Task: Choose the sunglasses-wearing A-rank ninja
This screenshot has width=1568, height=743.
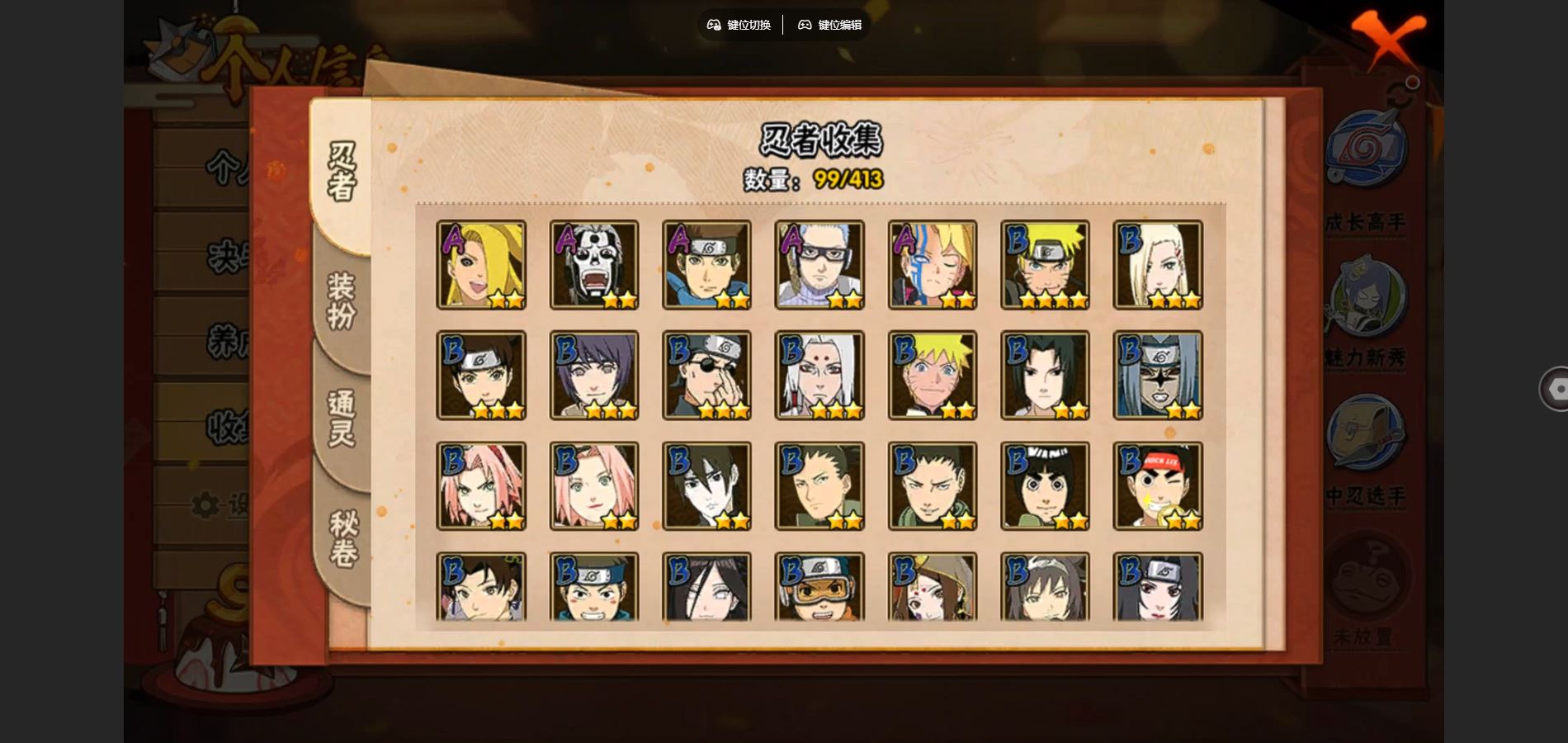Action: coord(819,265)
